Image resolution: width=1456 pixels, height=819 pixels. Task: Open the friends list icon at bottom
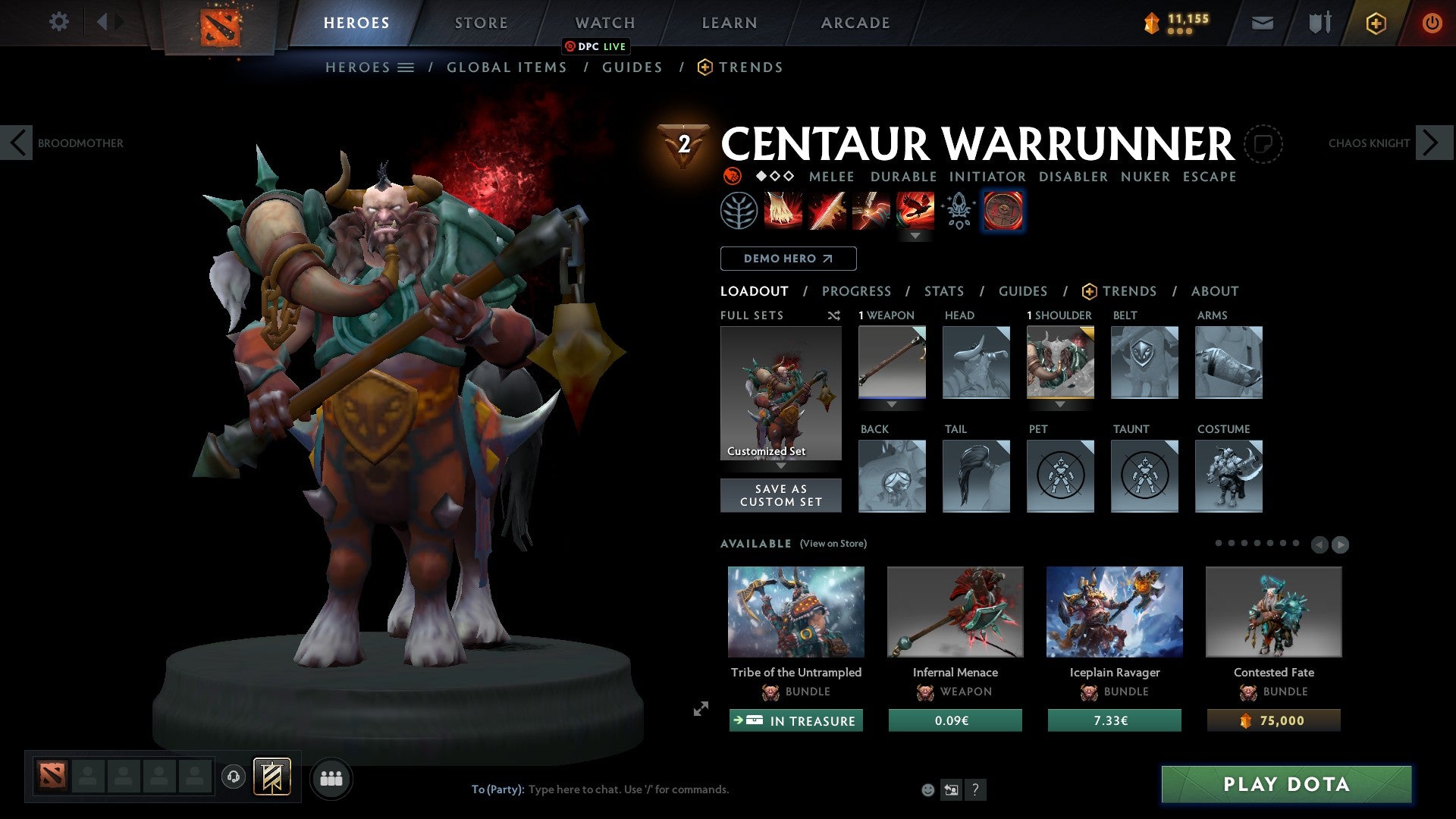(331, 777)
